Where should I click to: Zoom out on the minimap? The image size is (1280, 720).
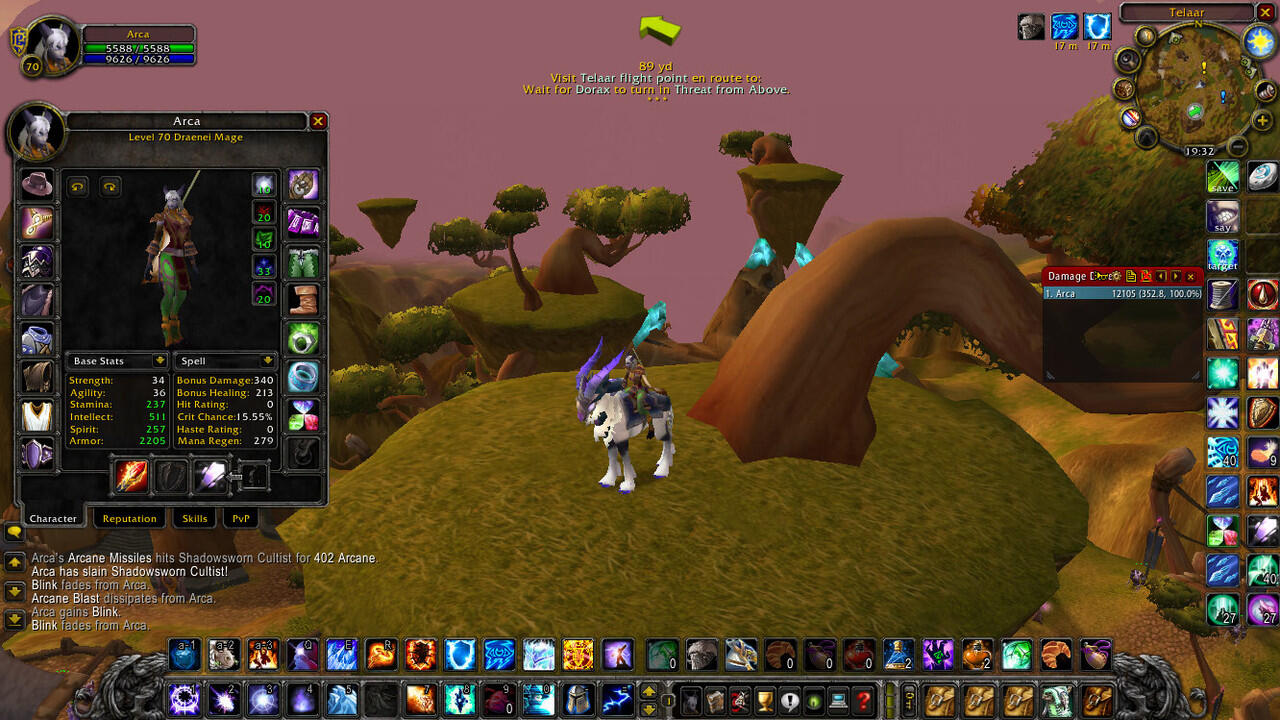[1238, 148]
